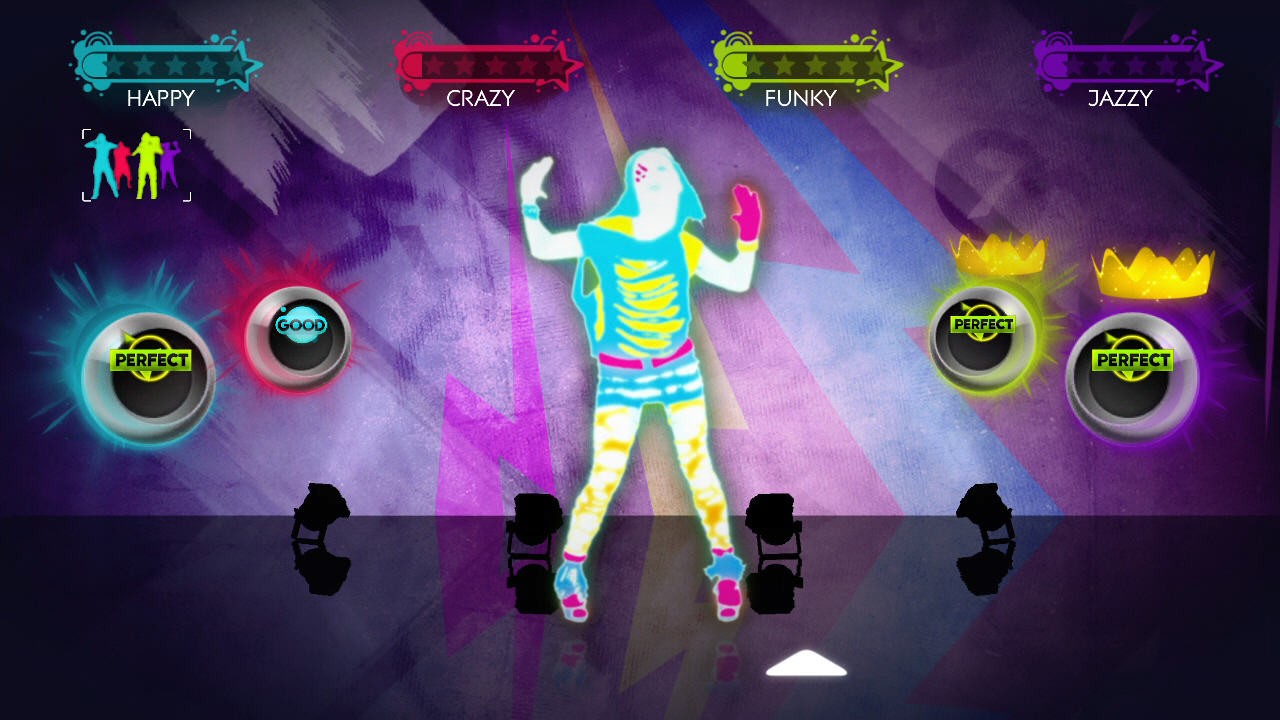Select the FUNKY player's PERFECT badge
This screenshot has width=1280, height=720.
983,324
